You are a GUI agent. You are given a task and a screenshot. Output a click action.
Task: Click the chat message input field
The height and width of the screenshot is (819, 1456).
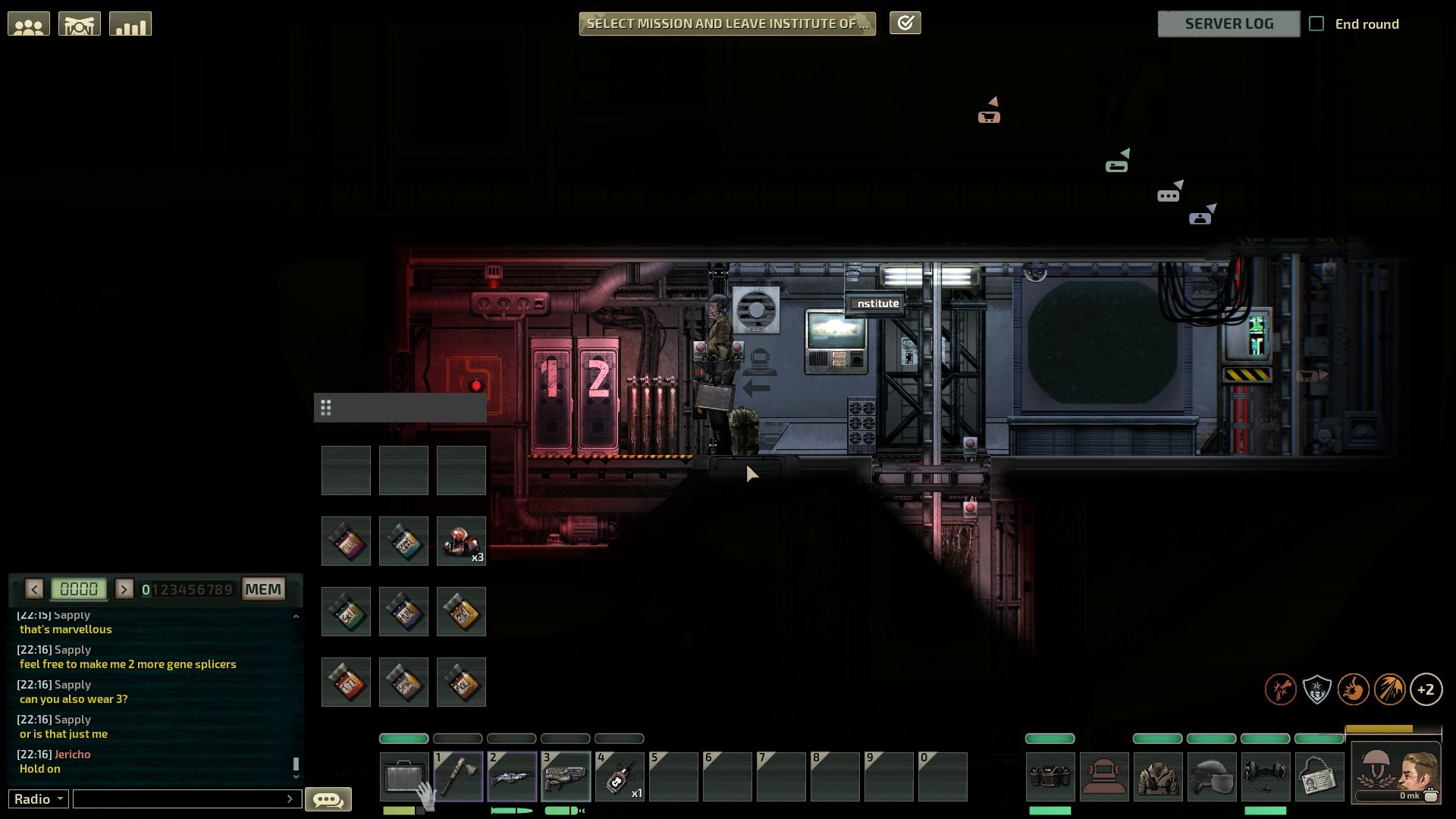click(182, 799)
